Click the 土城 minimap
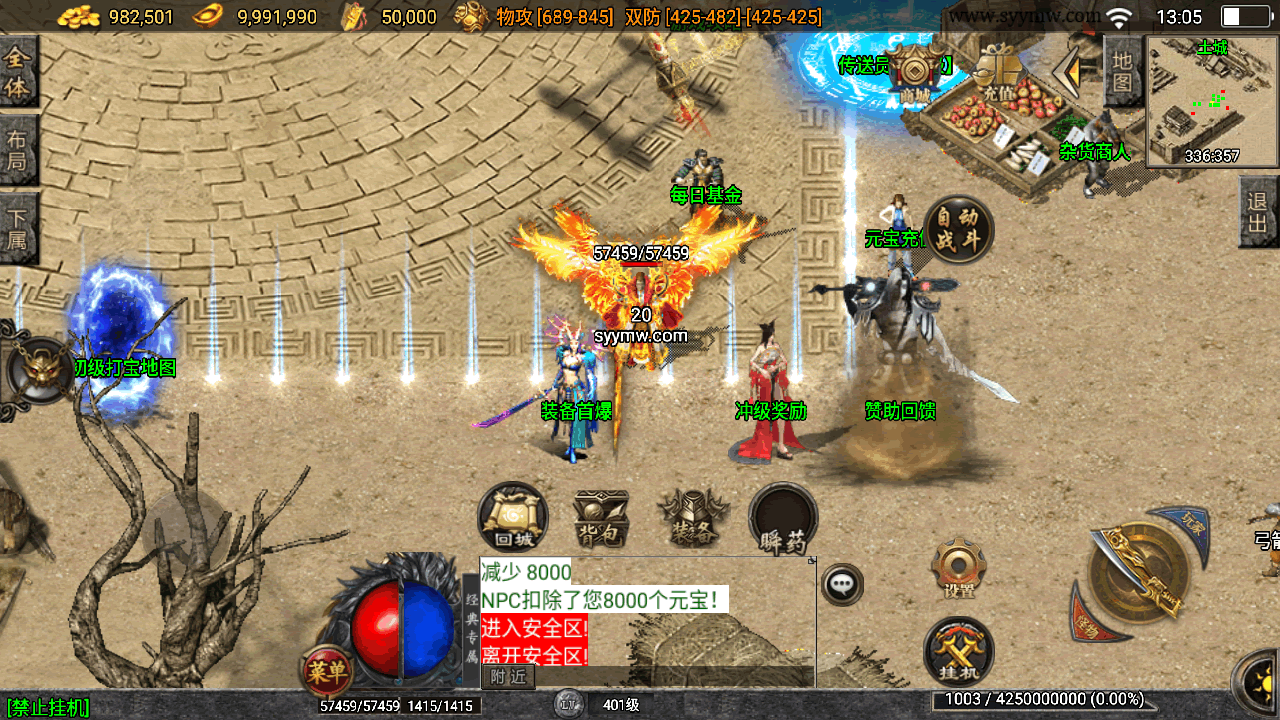 point(1212,101)
